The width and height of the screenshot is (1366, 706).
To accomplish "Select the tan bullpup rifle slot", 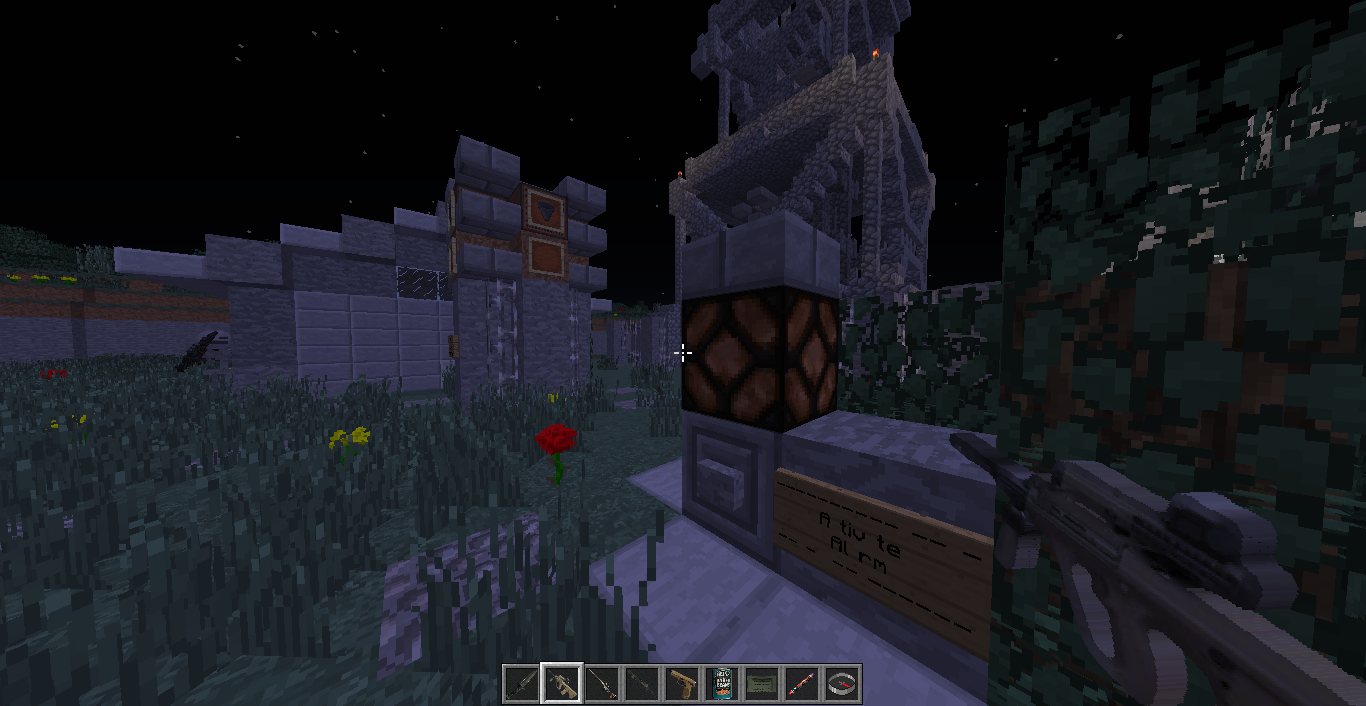I will [x=562, y=684].
